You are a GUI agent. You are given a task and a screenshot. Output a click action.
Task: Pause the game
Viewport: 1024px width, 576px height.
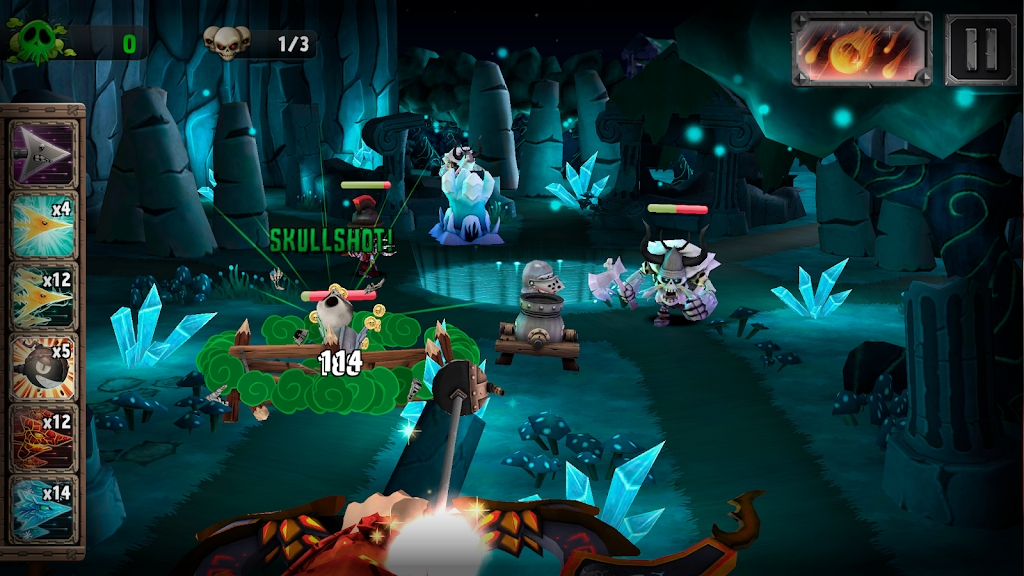tap(981, 49)
